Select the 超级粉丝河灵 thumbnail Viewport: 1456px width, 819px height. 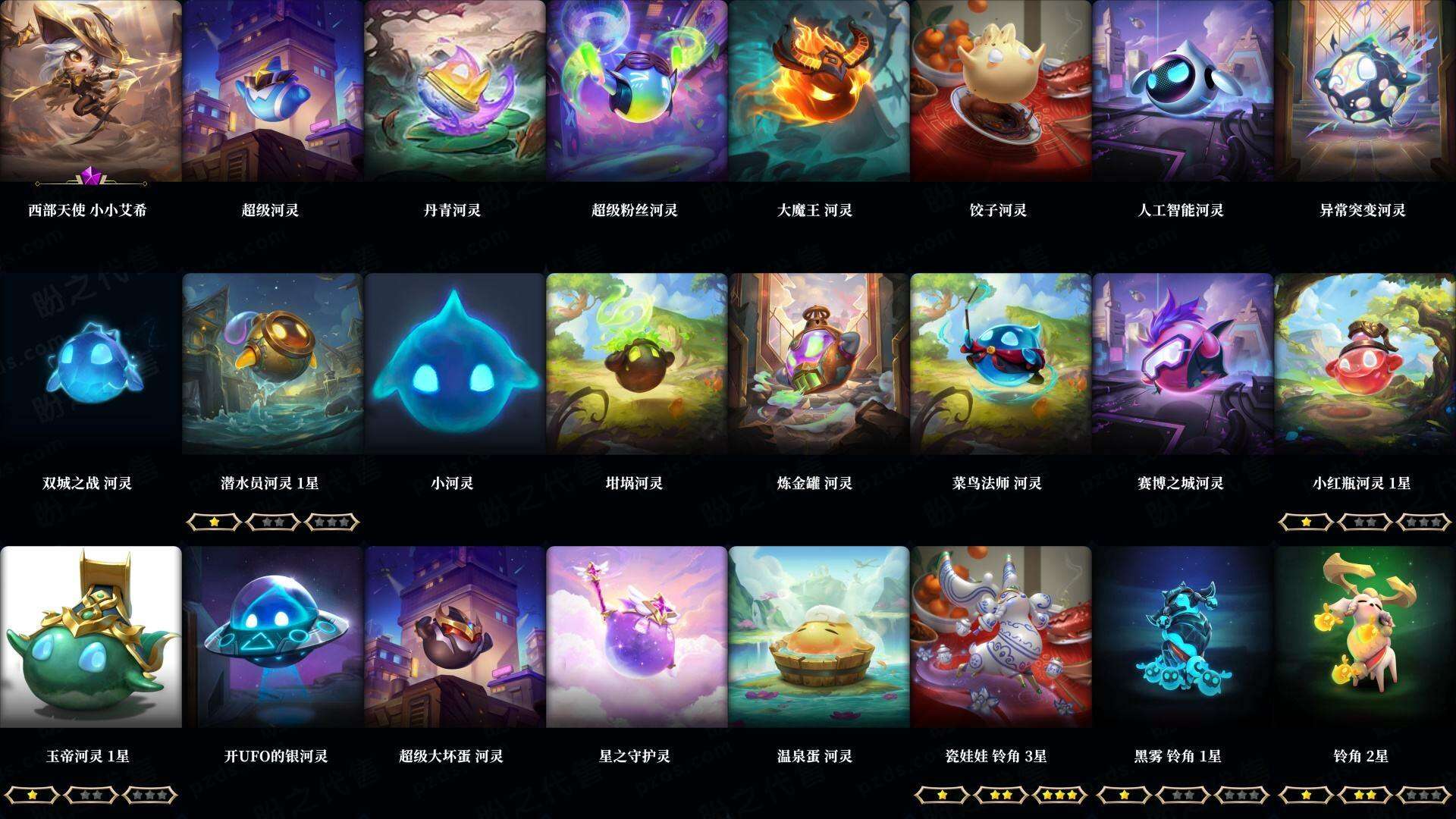pos(637,91)
